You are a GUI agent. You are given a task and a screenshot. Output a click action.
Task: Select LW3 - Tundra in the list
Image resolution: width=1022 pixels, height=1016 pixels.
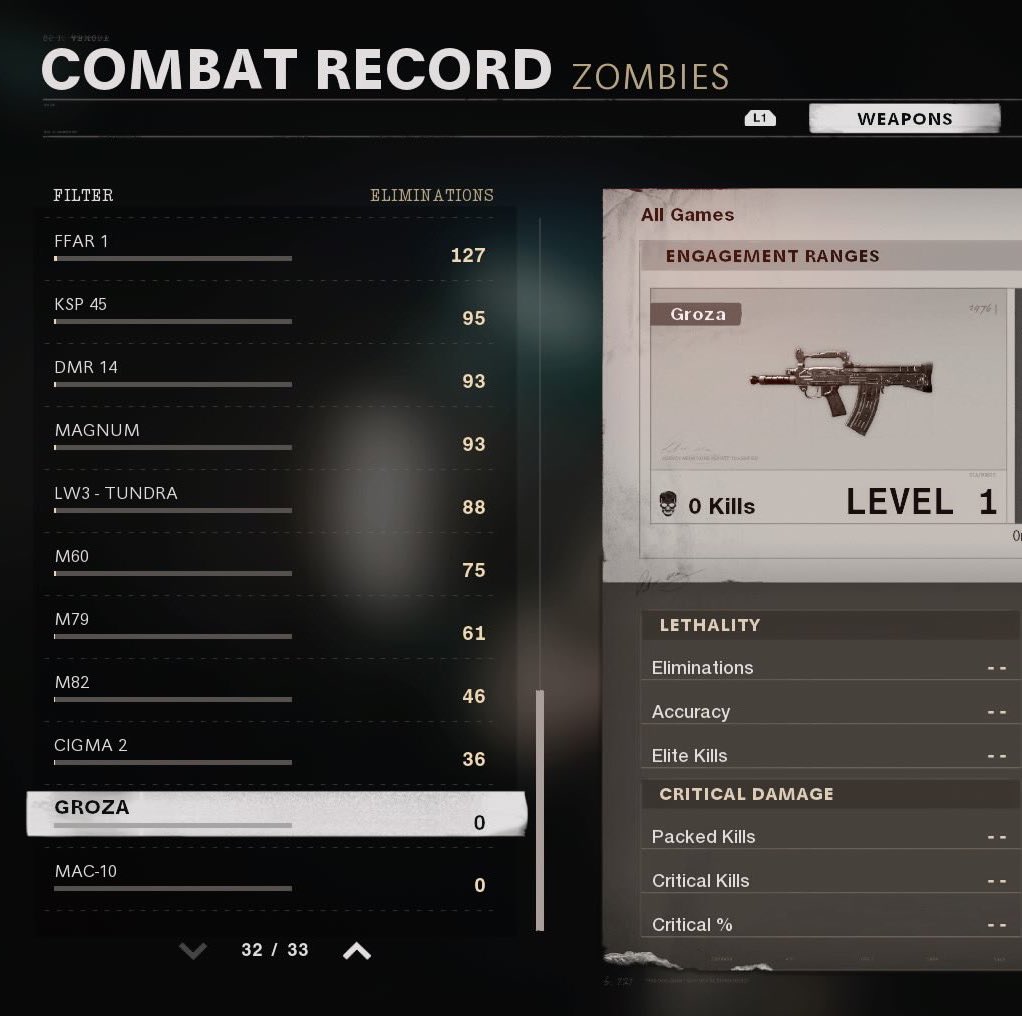(x=270, y=500)
